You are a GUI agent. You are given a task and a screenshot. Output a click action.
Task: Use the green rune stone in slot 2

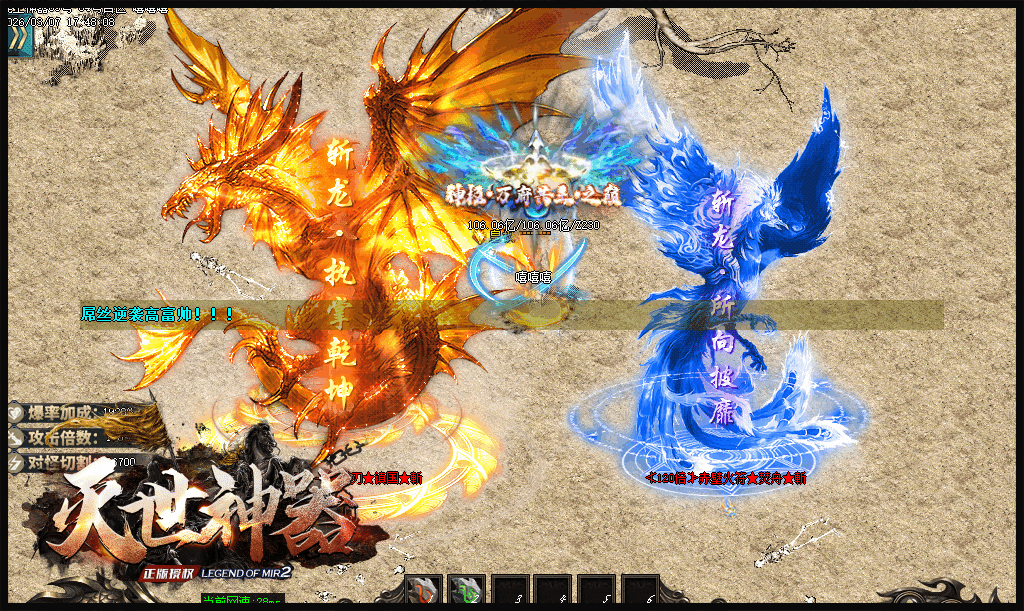click(x=466, y=591)
